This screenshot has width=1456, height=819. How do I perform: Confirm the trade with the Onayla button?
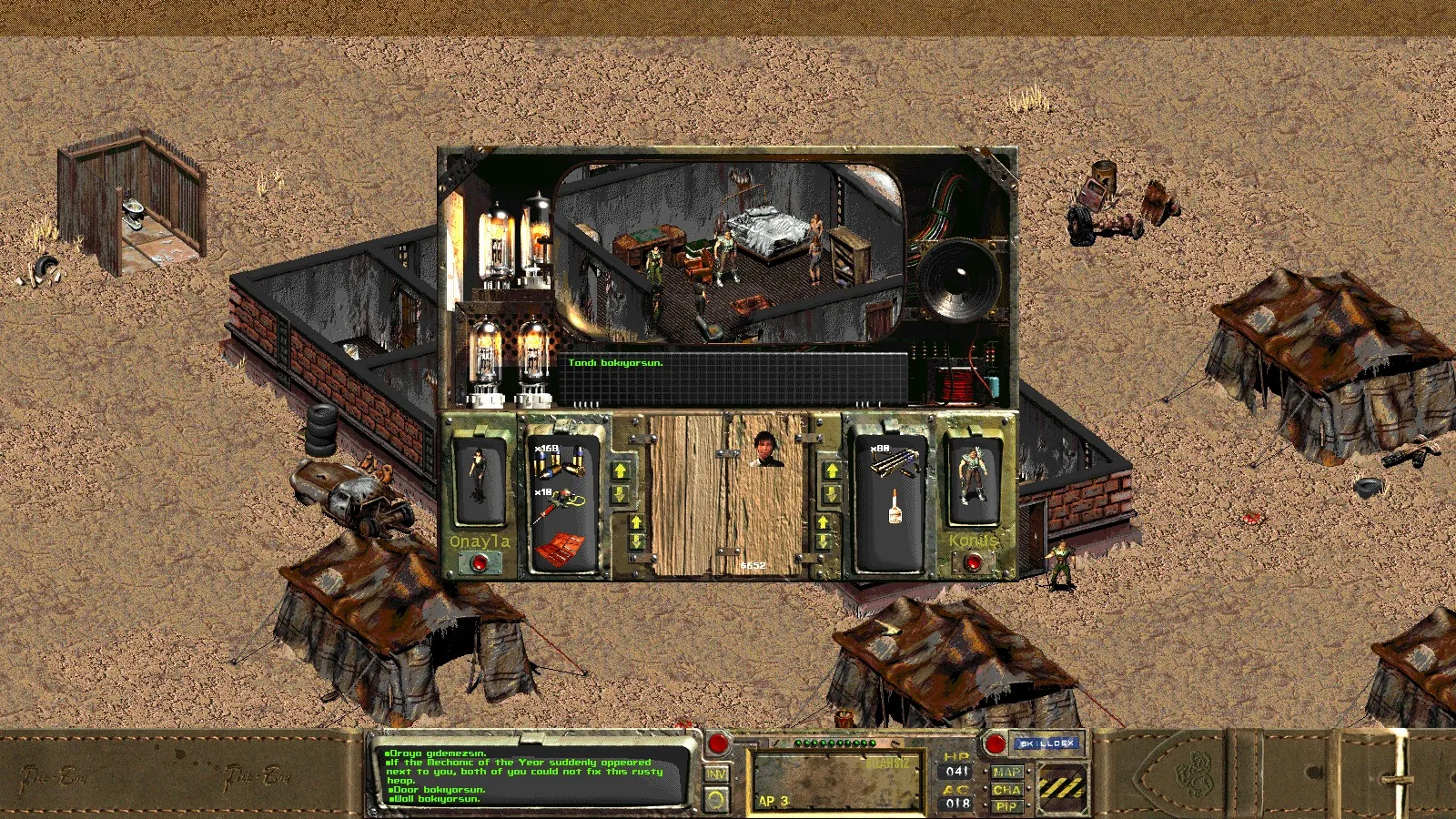[x=479, y=563]
